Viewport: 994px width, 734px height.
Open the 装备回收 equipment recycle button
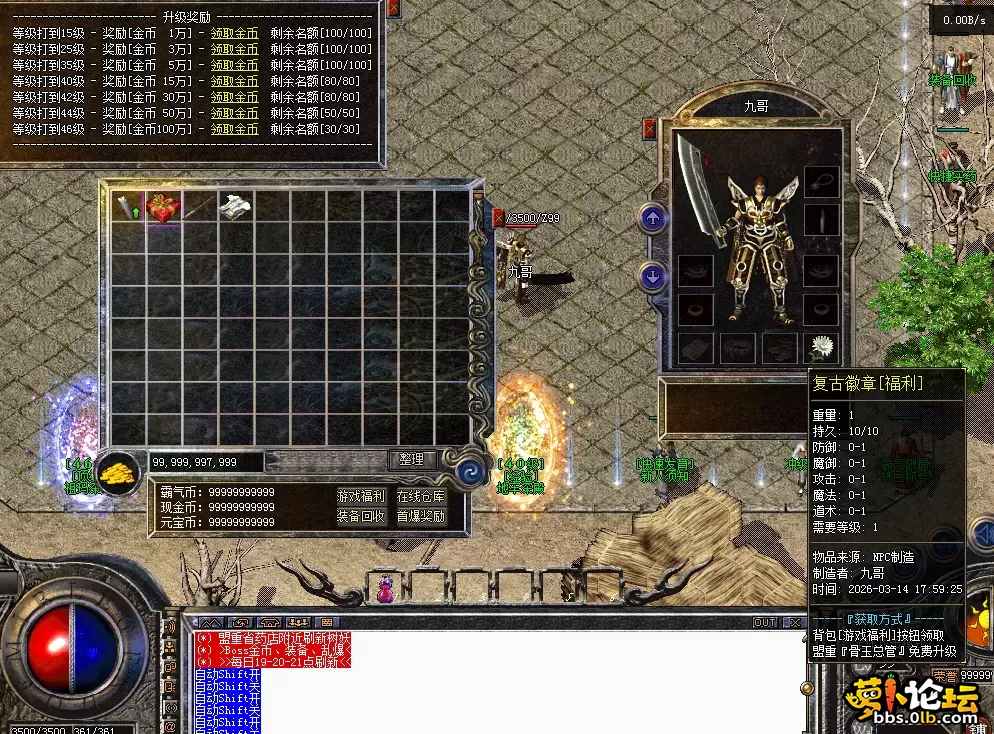coord(360,516)
